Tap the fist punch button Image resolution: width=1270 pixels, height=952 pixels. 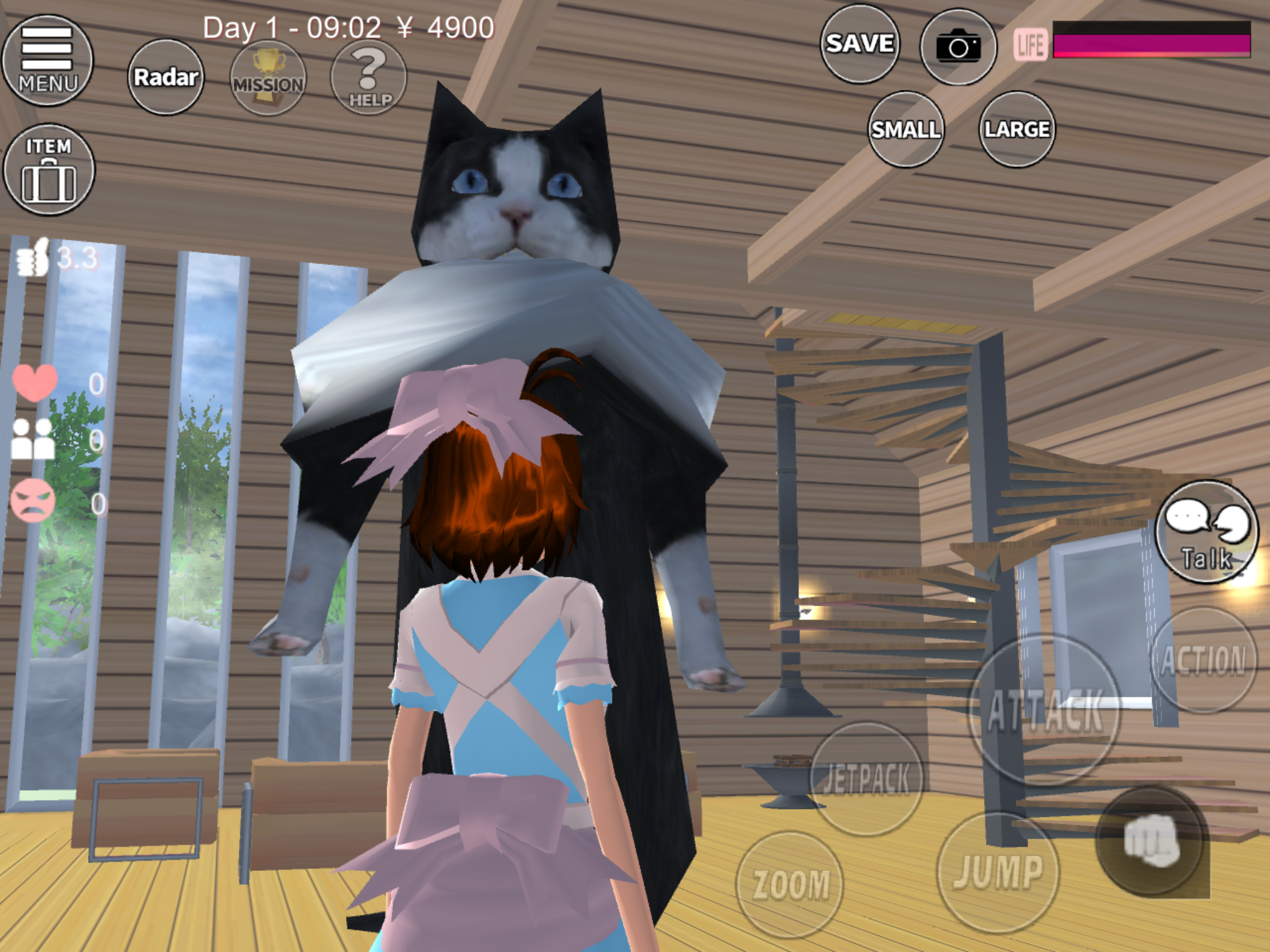coord(1152,841)
